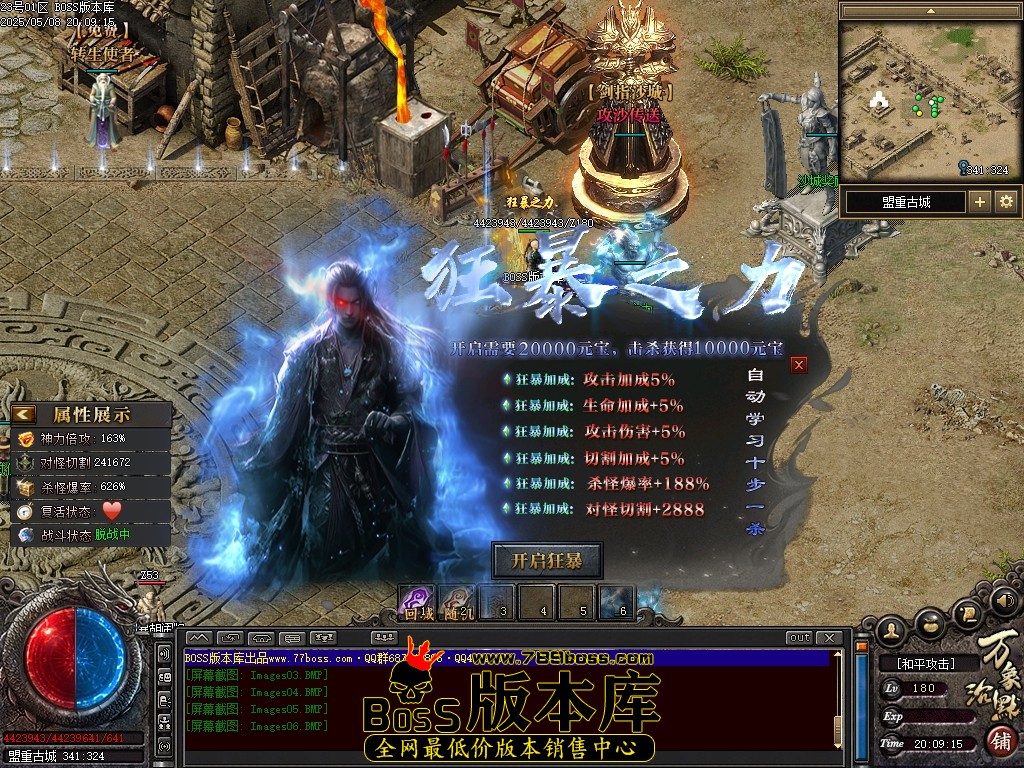This screenshot has height=768, width=1024.
Task: Use the 回城 hotbar skill
Action: click(417, 602)
